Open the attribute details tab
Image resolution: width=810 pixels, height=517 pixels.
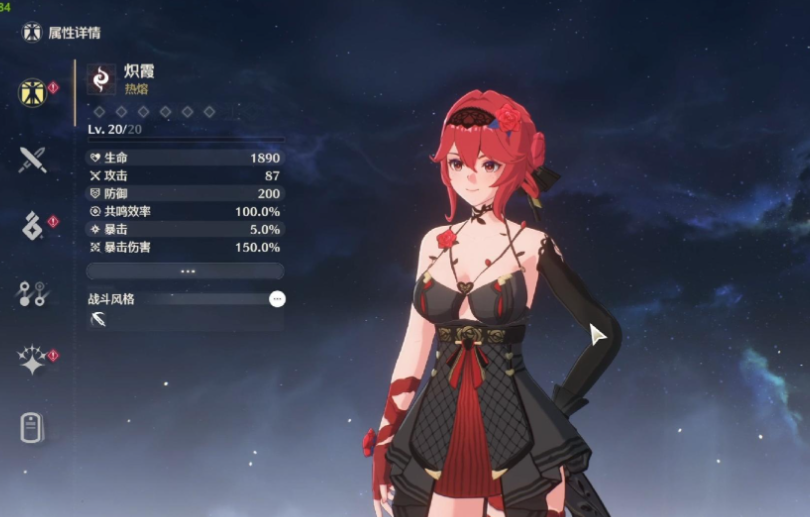tap(32, 92)
